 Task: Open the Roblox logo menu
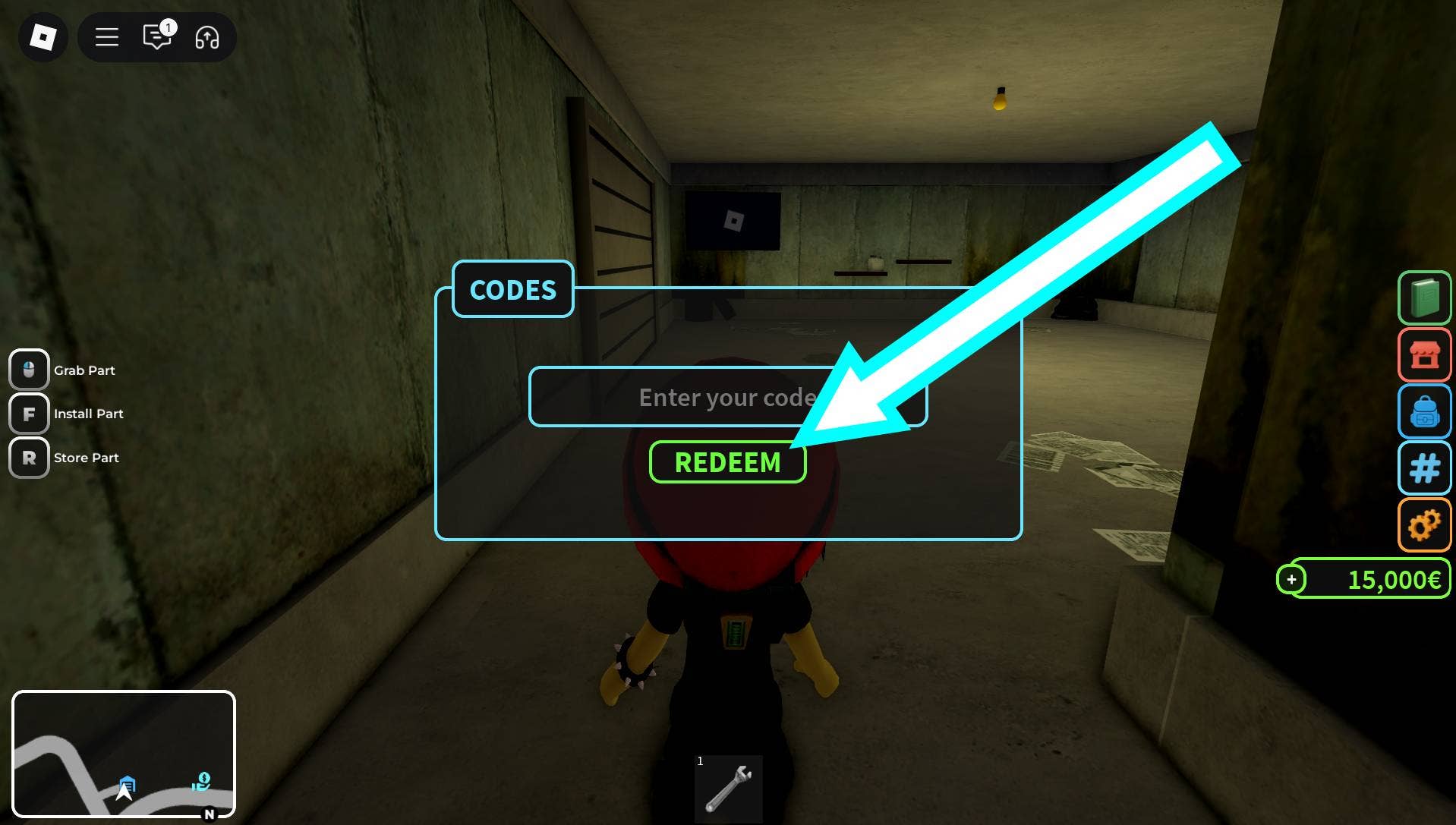point(43,36)
